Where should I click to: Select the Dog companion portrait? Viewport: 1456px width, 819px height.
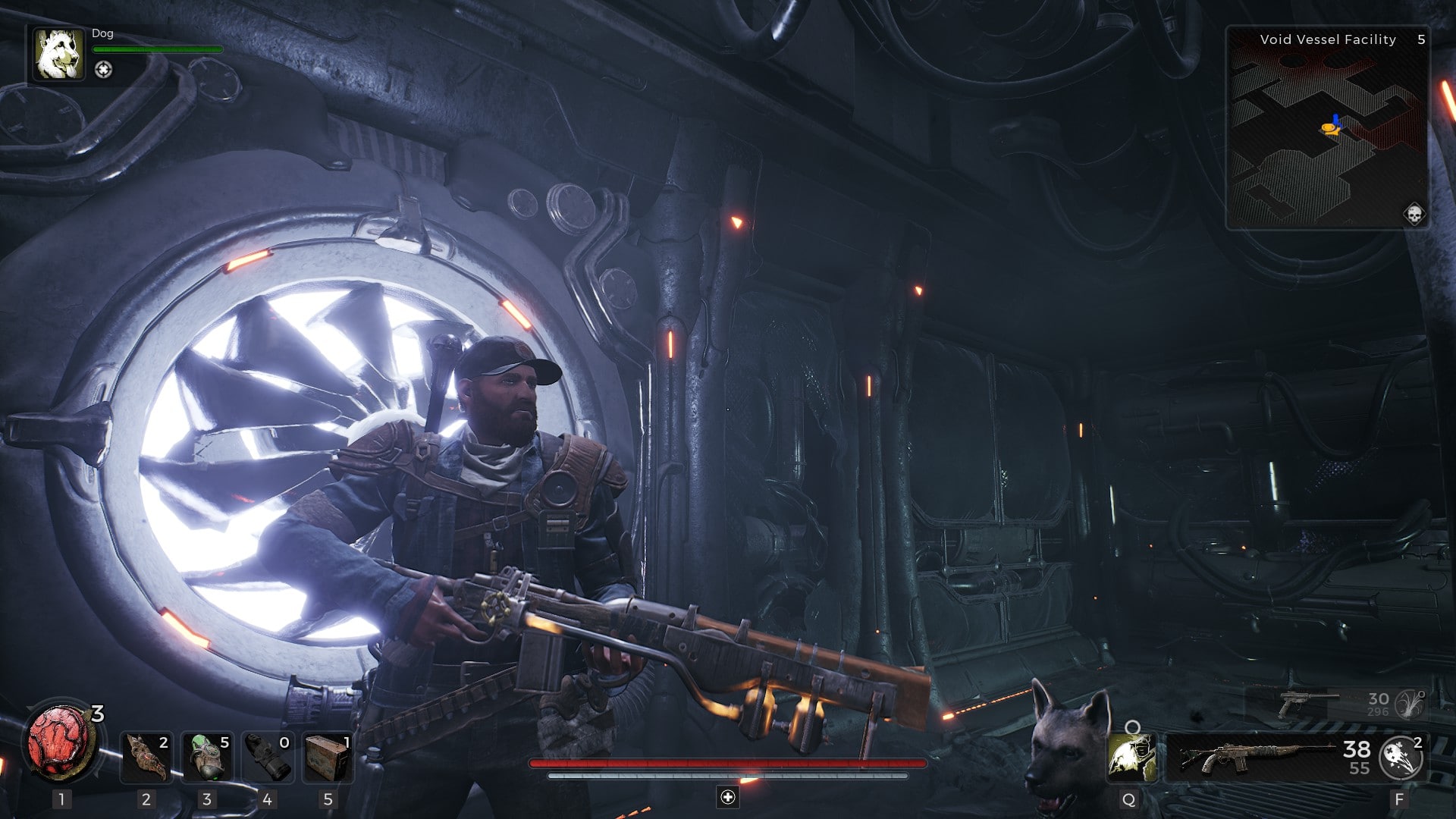tap(58, 54)
